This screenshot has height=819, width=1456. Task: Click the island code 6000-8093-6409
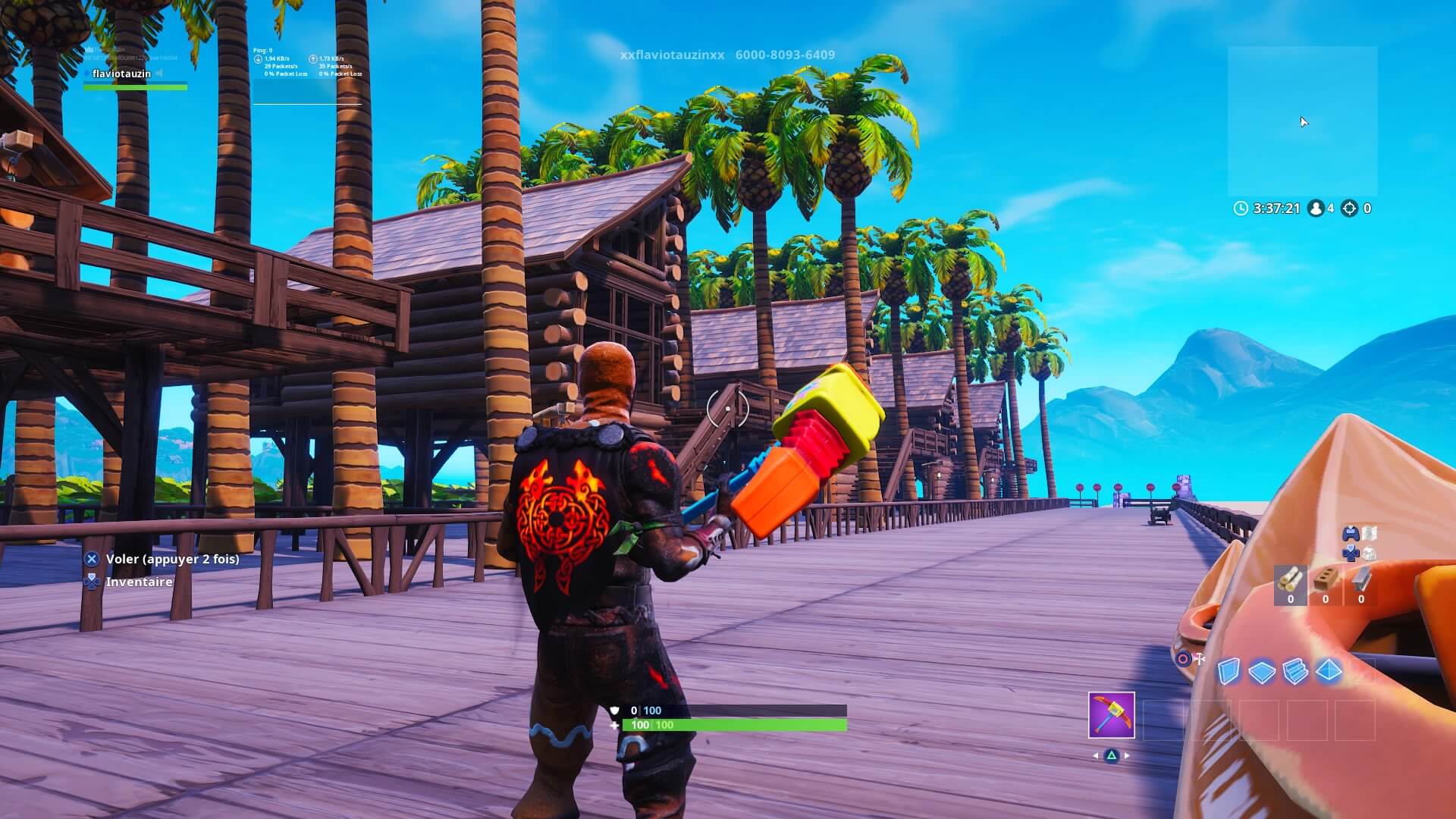pyautogui.click(x=785, y=55)
